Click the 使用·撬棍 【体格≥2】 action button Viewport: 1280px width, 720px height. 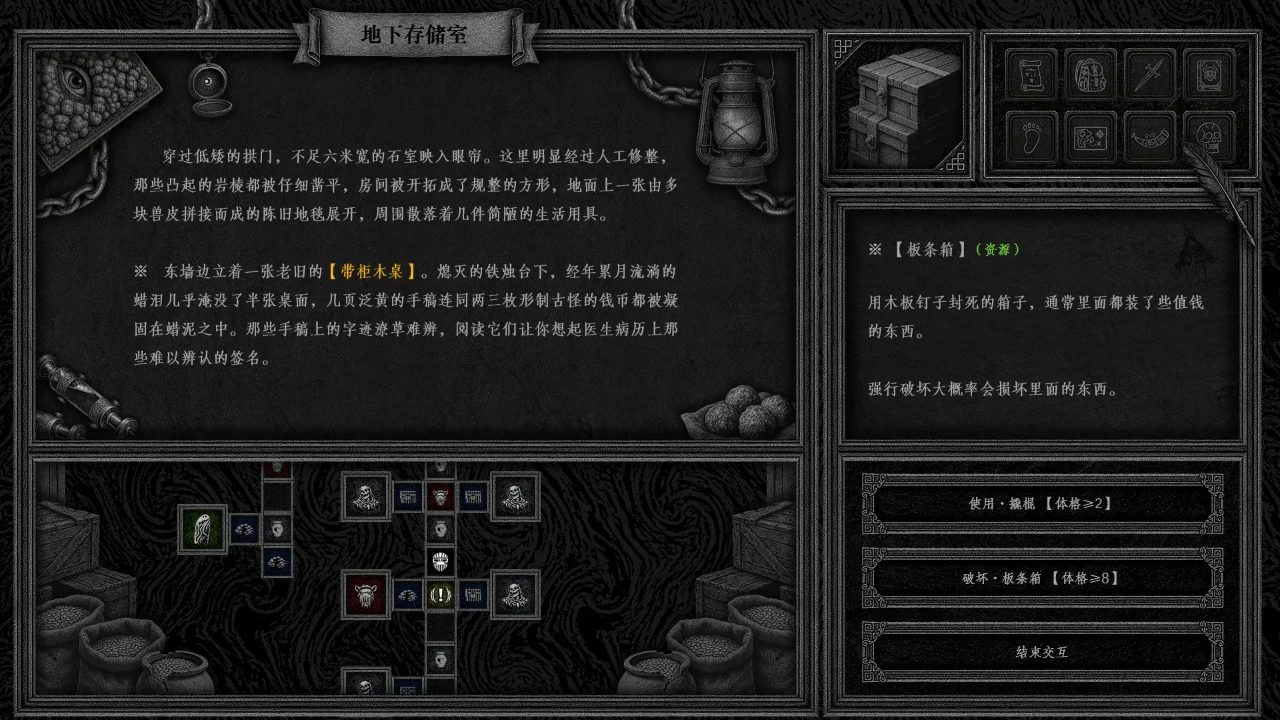click(x=1040, y=504)
